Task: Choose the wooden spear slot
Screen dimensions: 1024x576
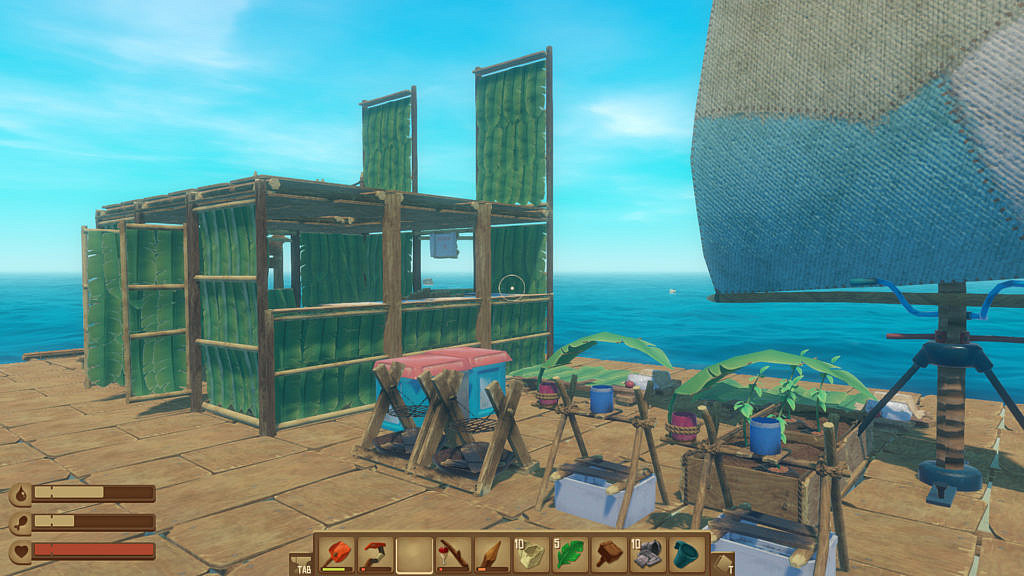Action: tap(492, 555)
